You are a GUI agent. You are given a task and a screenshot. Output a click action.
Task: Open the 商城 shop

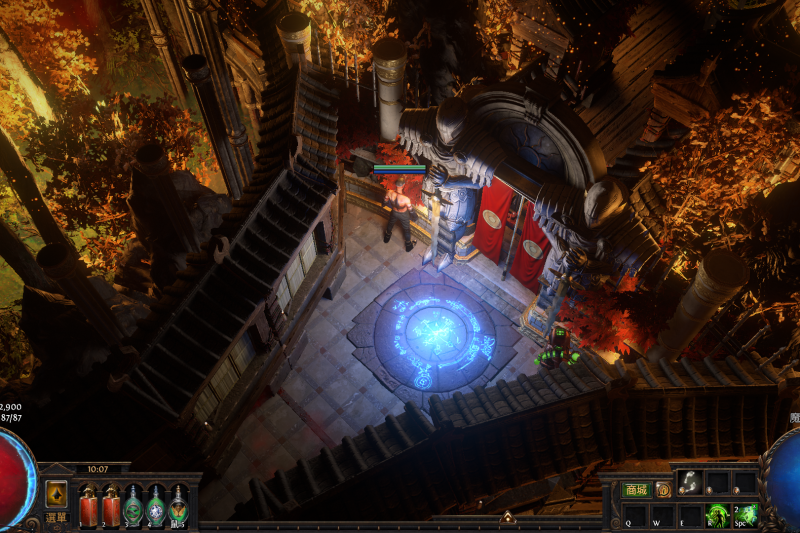tap(636, 490)
